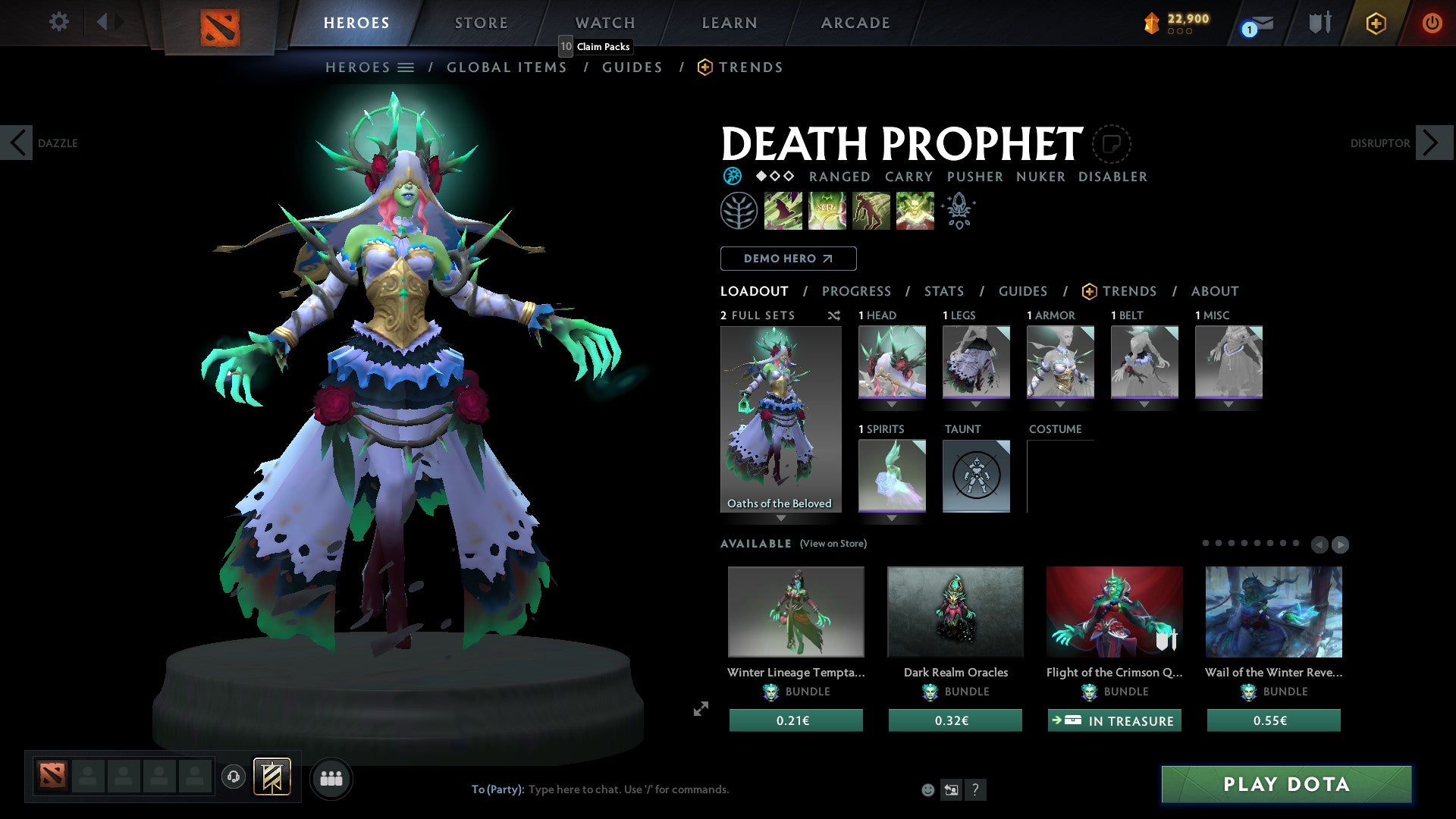
Task: Open the ARCADE menu
Action: pos(855,23)
